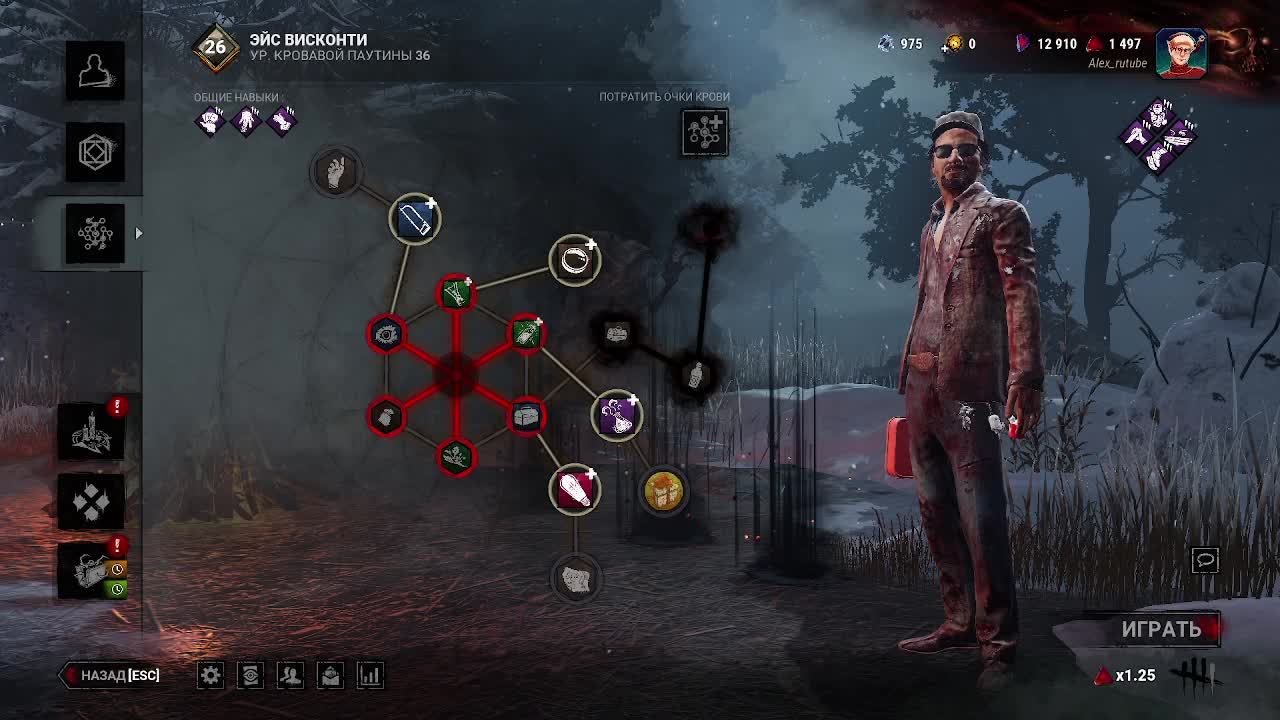This screenshot has width=1280, height=720.
Task: Select the blue saw node in the bloodweb
Action: coord(414,219)
